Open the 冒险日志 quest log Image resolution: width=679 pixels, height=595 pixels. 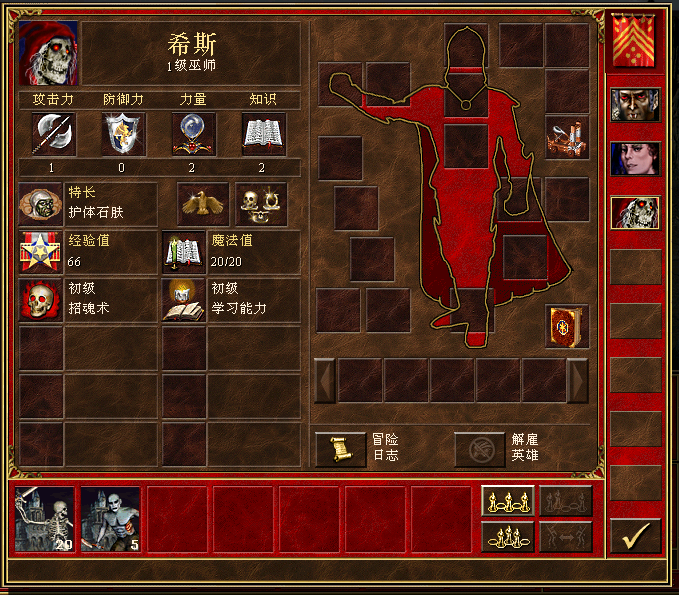340,449
